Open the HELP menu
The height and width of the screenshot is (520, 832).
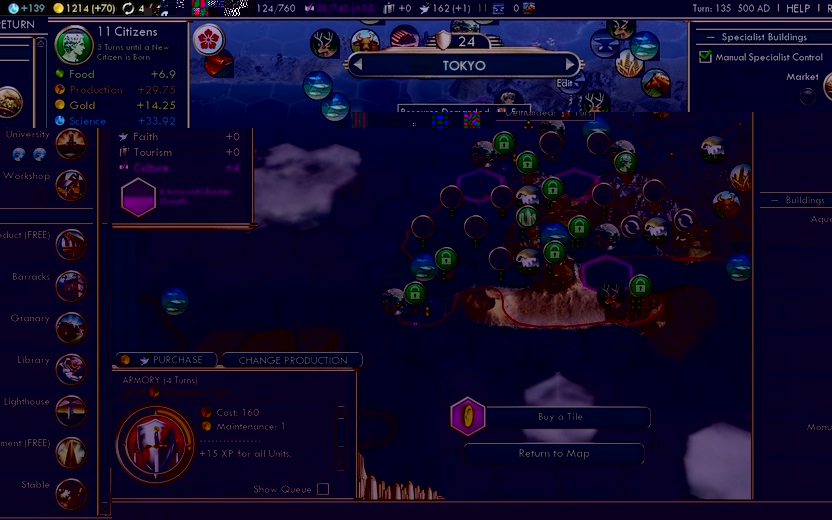tap(797, 8)
